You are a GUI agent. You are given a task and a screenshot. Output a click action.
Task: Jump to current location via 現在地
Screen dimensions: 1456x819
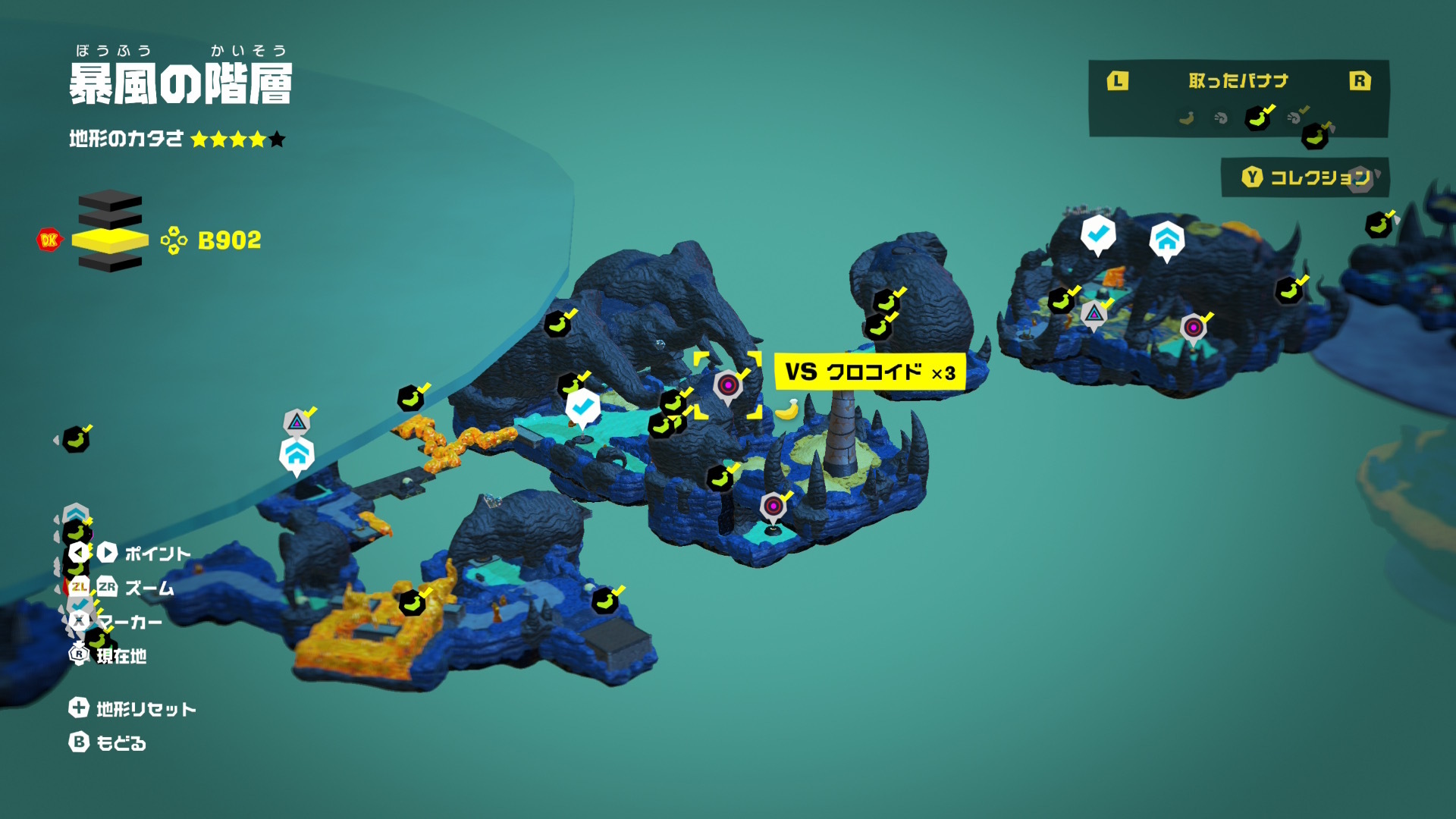pyautogui.click(x=110, y=656)
